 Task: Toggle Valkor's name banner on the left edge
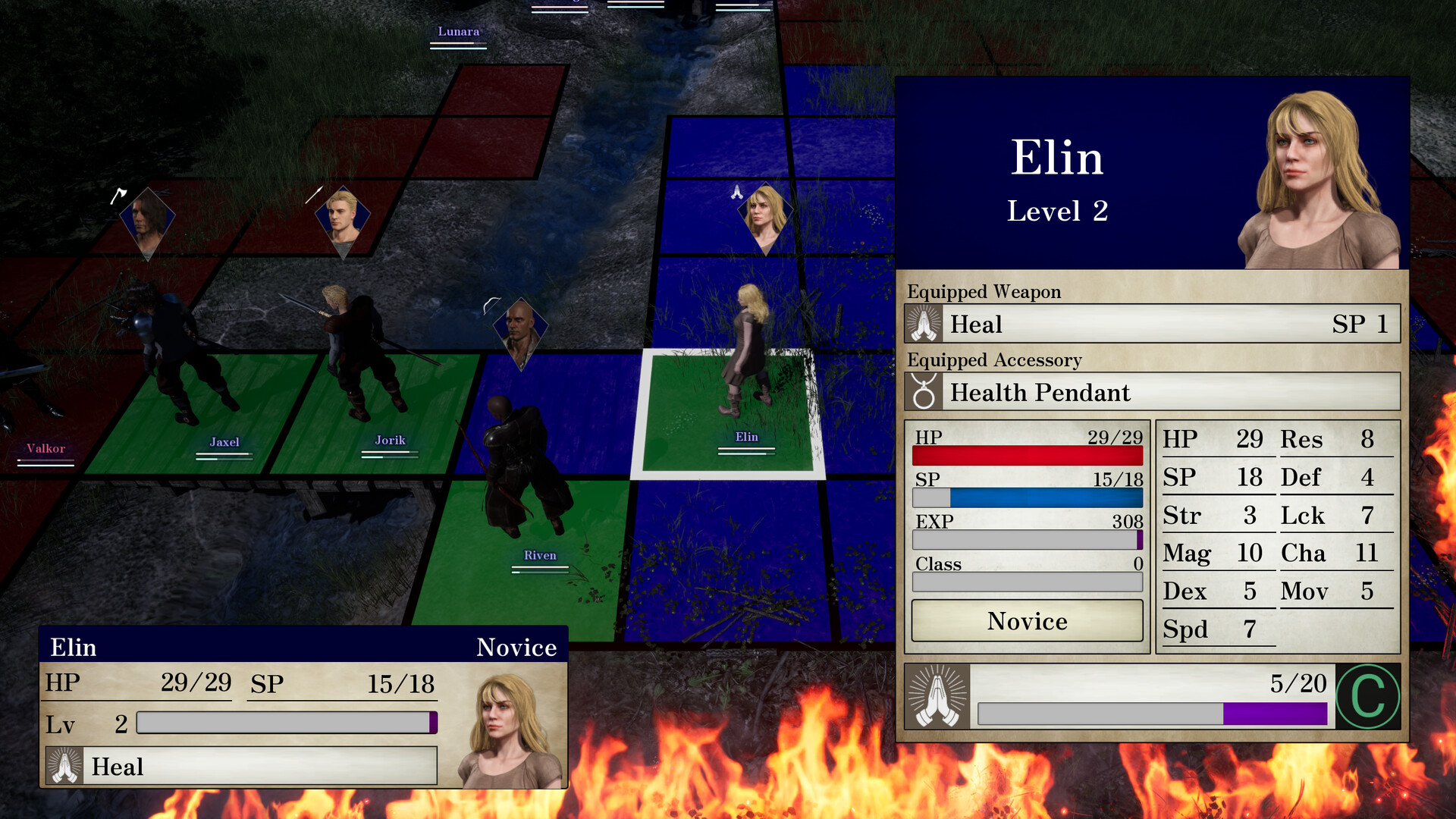(x=47, y=449)
